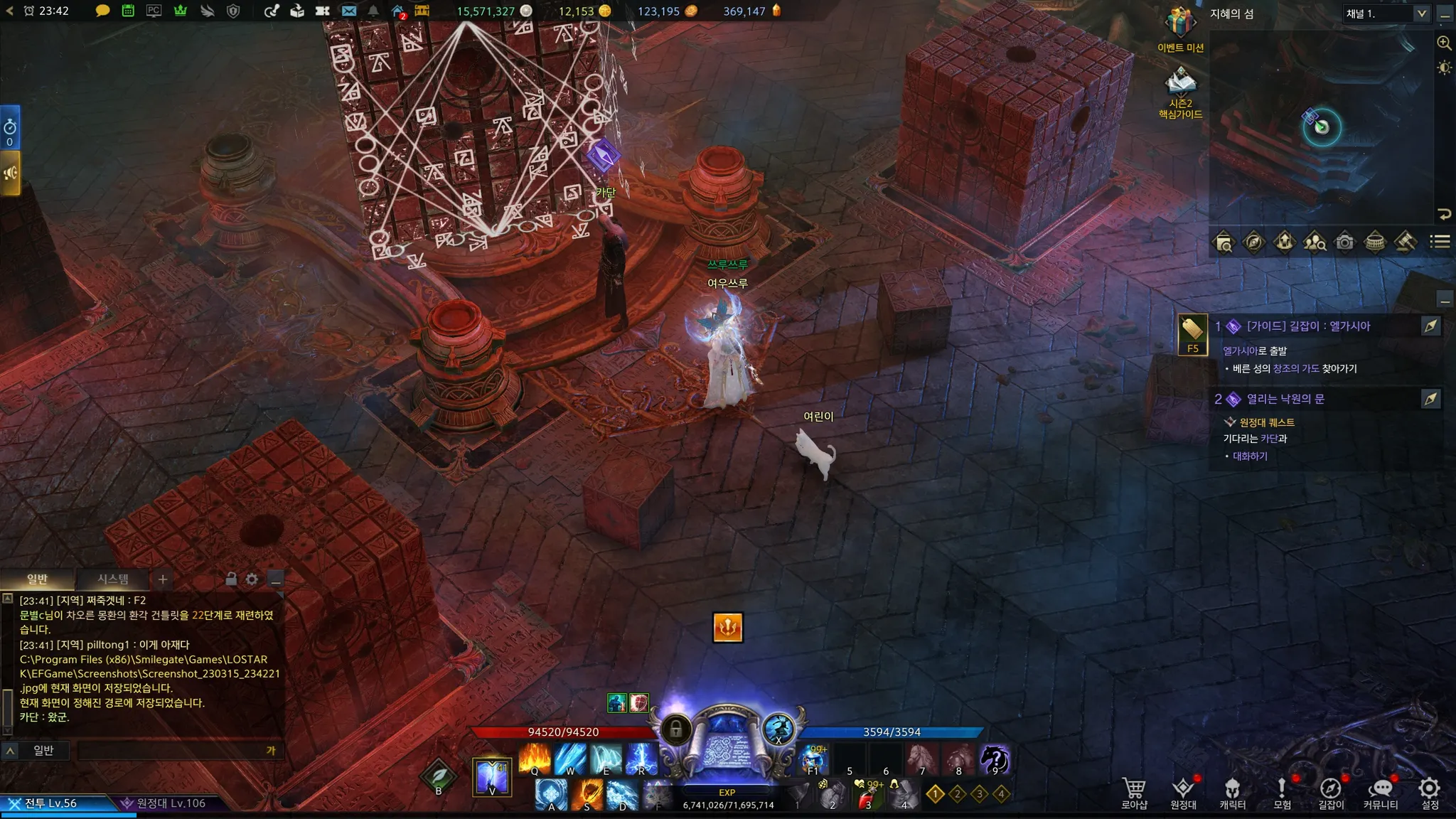Add a new chat tab

click(x=163, y=579)
